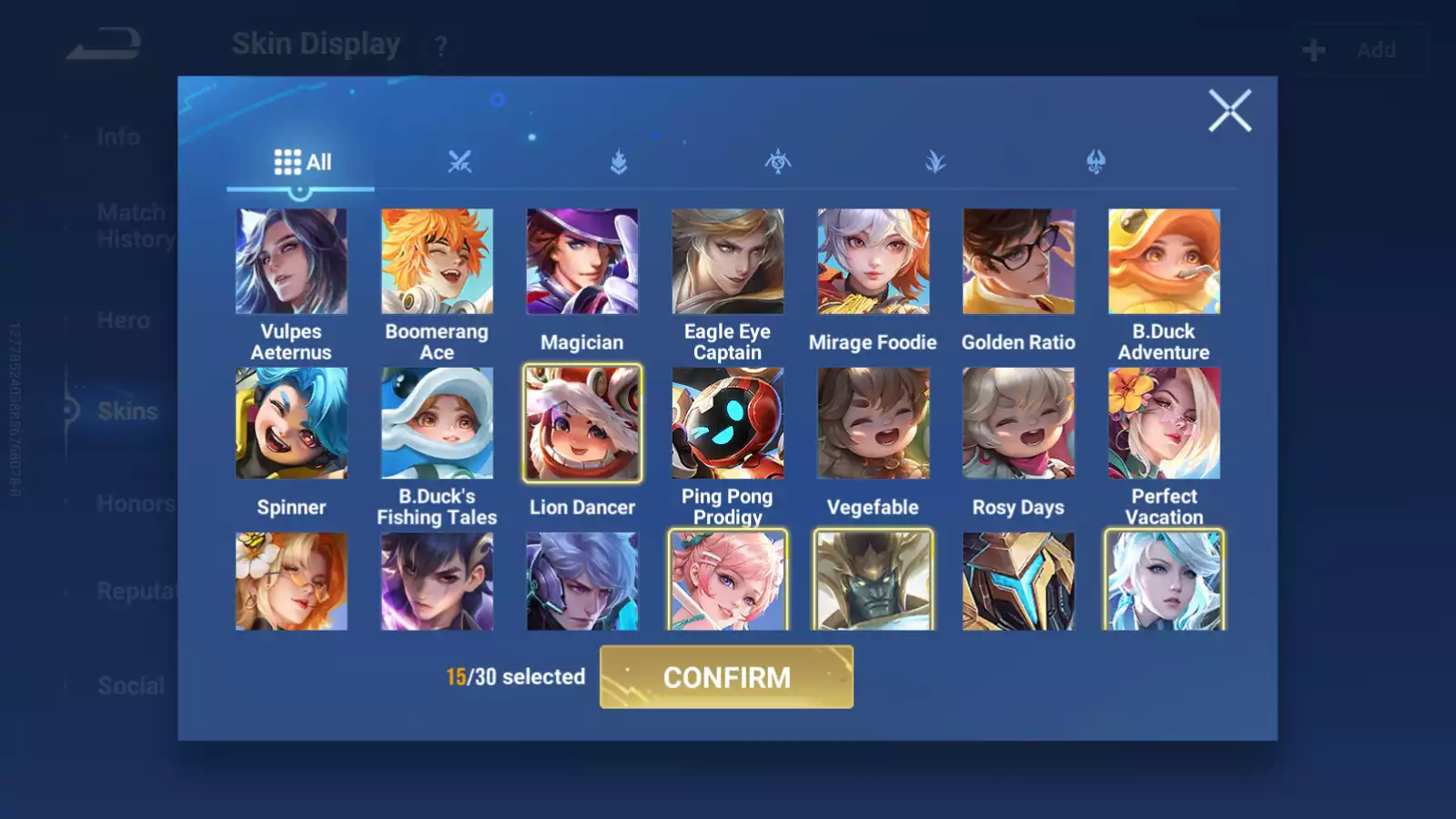Click the Golden Ratio skin thumbnail
The height and width of the screenshot is (819, 1456).
click(x=1018, y=261)
